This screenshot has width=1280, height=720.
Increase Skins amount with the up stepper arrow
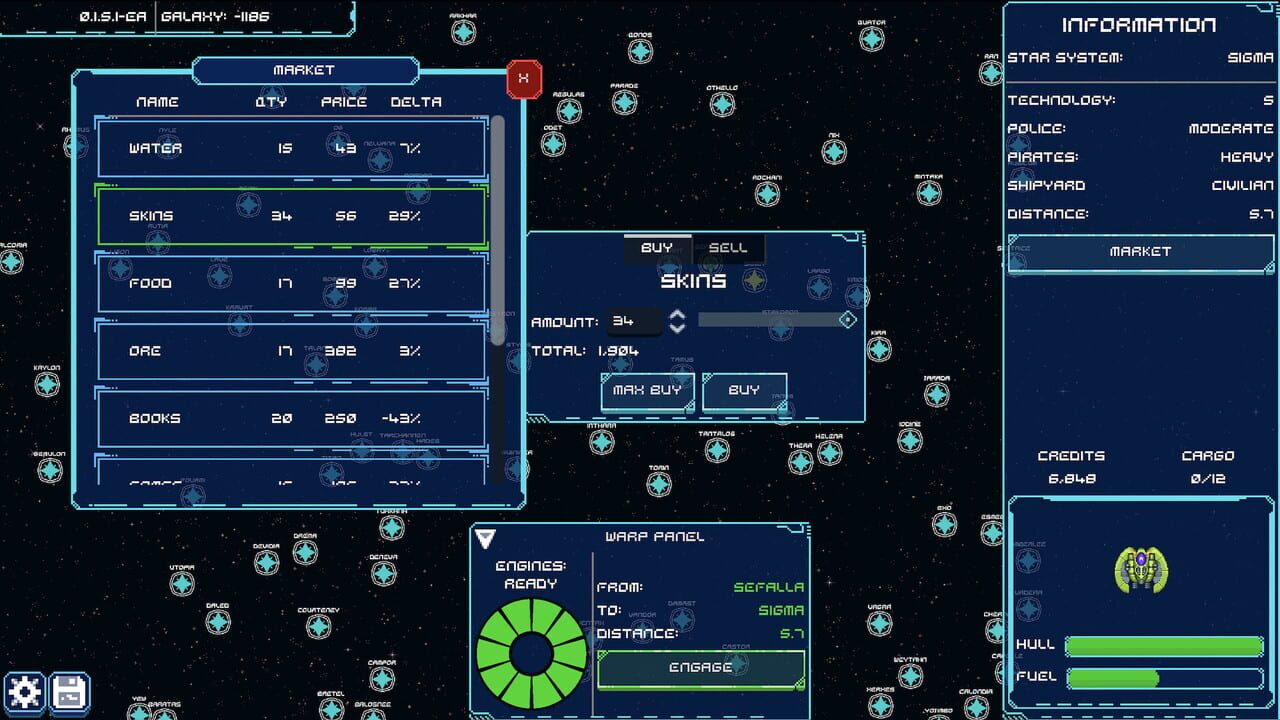coord(677,314)
